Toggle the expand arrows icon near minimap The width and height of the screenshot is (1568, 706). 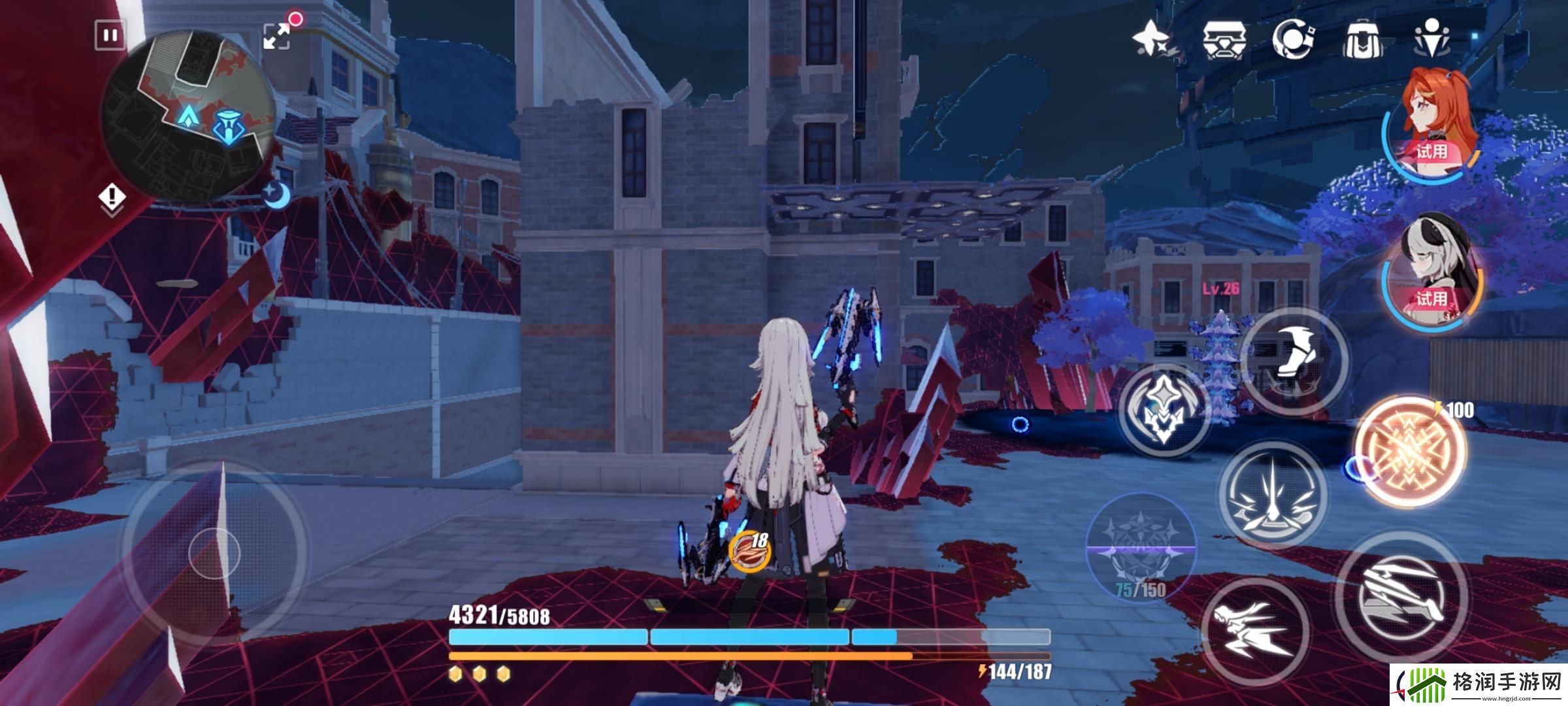click(277, 36)
